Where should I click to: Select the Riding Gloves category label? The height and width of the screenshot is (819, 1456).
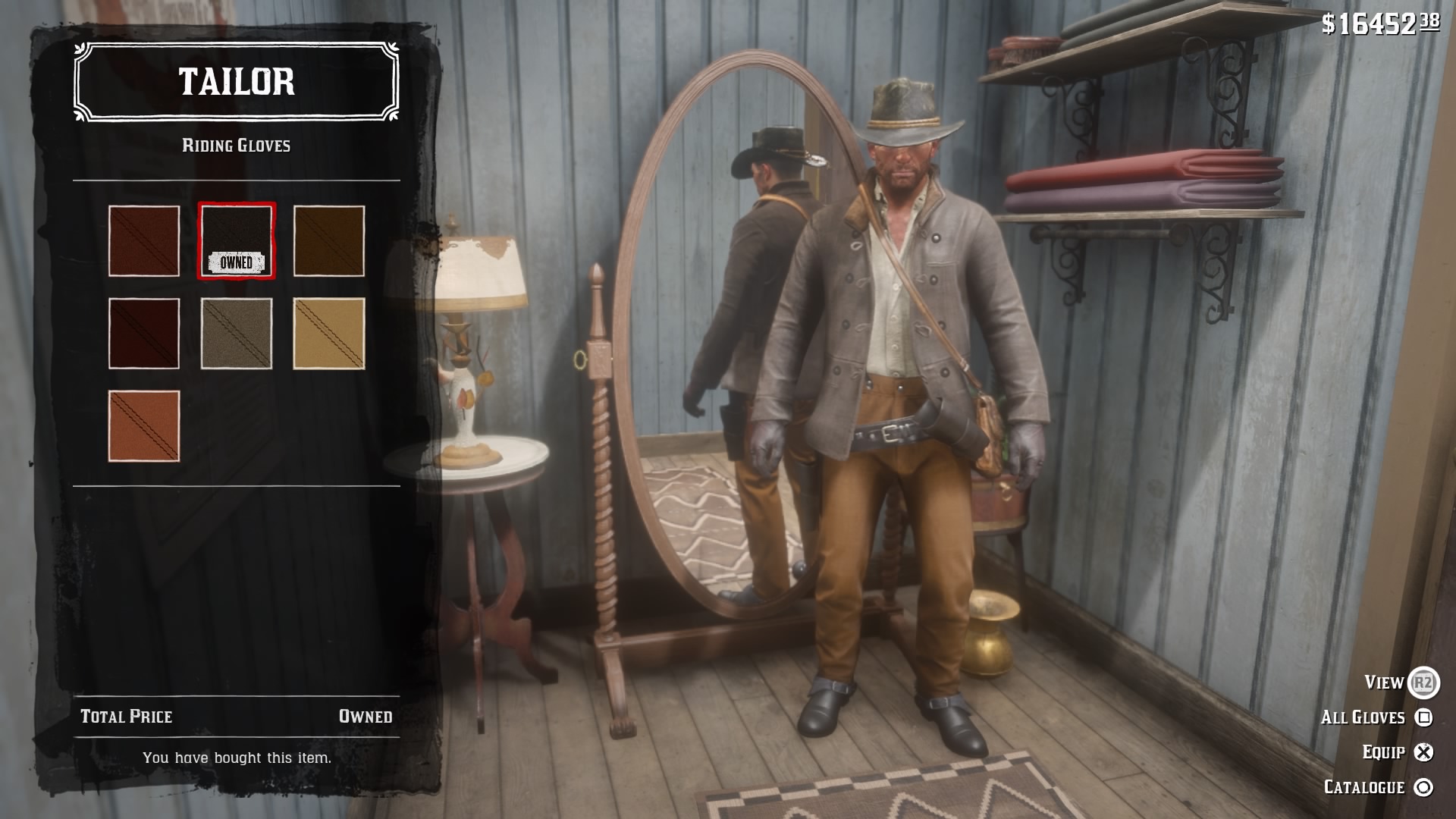point(237,145)
